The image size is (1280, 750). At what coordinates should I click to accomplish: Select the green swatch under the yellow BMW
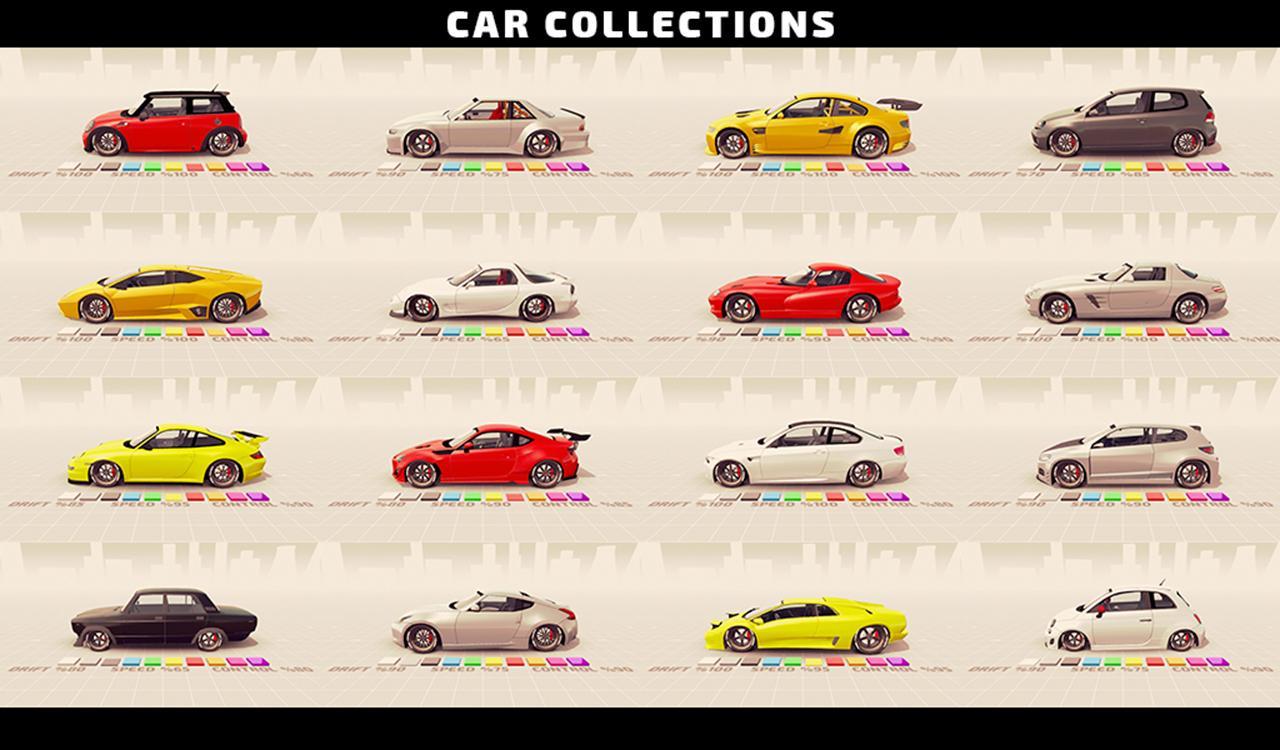pos(791,166)
